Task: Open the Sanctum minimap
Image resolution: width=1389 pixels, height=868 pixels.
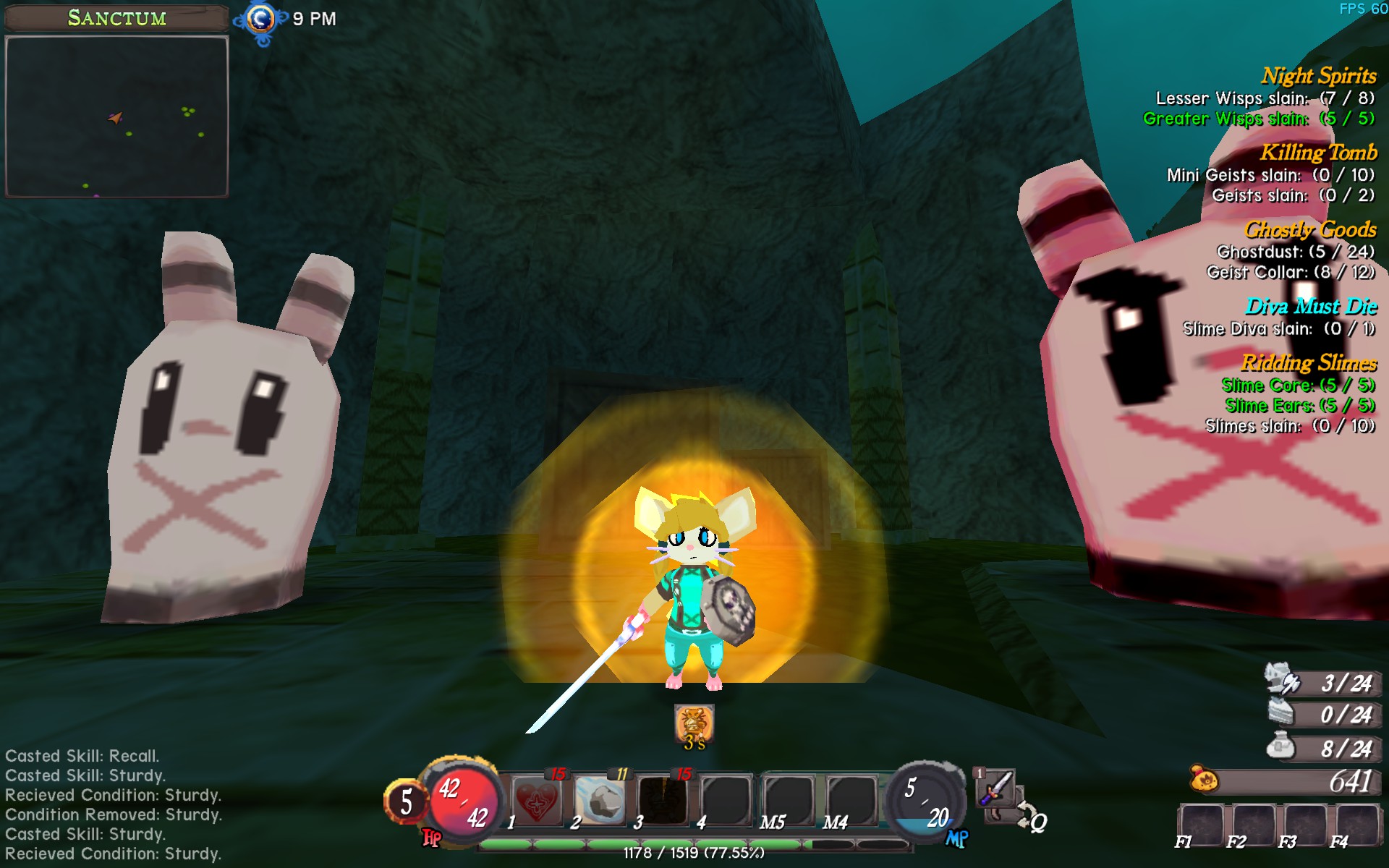Action: pos(116,117)
